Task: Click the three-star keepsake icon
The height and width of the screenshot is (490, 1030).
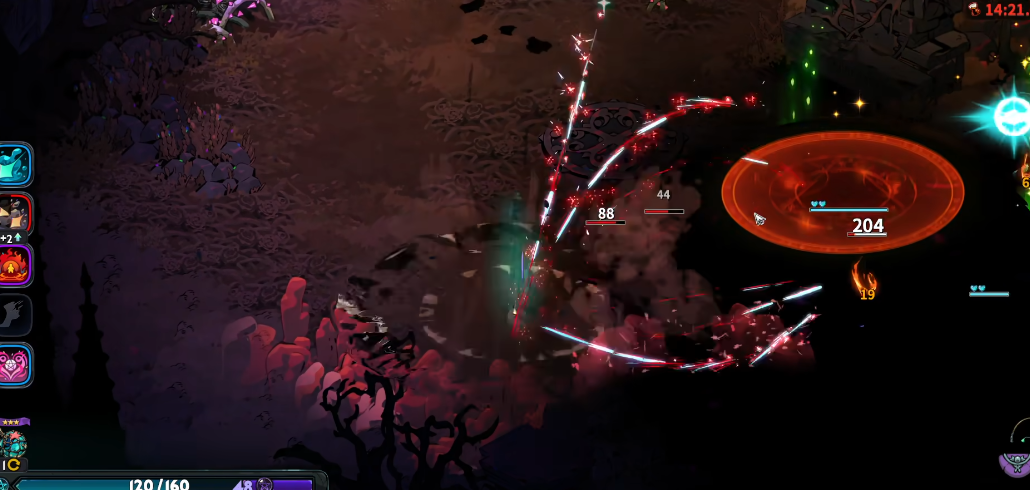Action: point(14,442)
